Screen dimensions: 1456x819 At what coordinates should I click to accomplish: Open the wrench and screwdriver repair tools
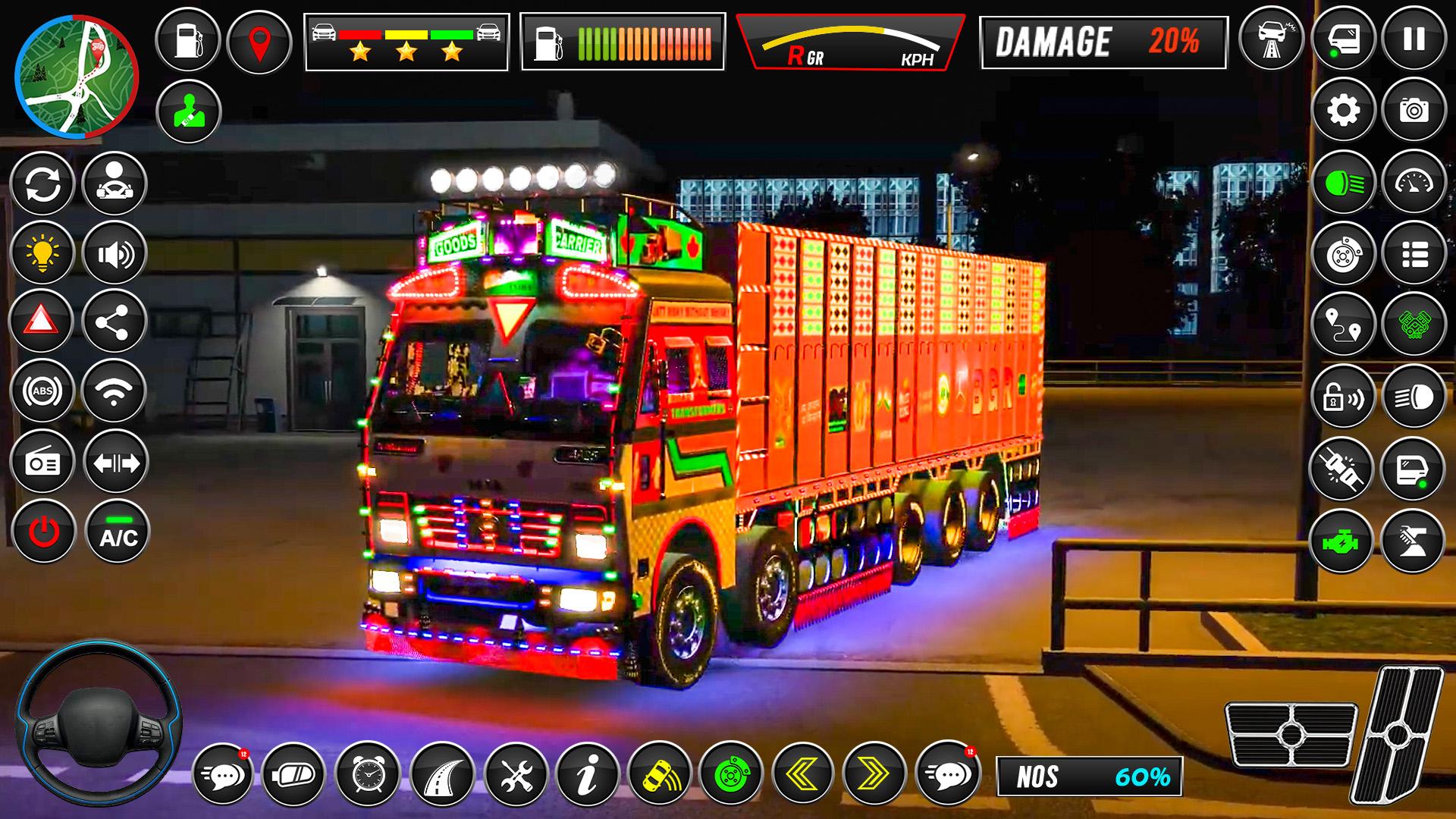[x=516, y=774]
